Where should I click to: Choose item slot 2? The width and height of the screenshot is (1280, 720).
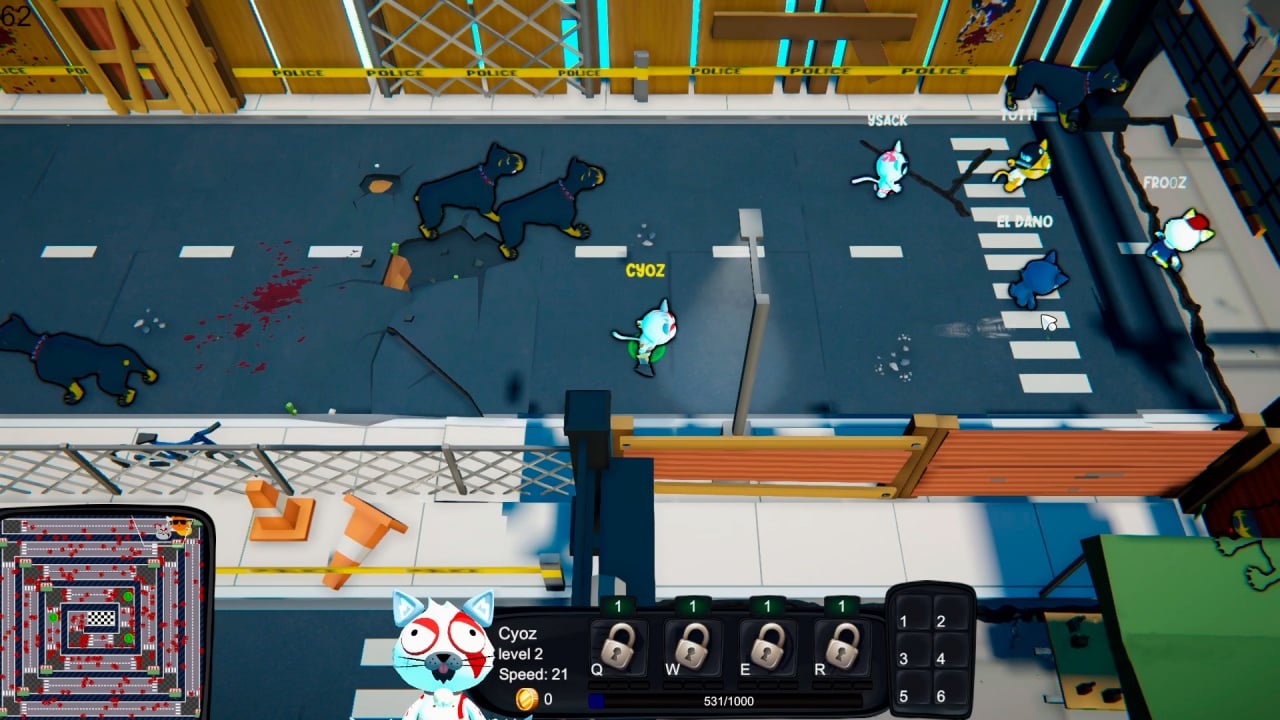pos(940,621)
